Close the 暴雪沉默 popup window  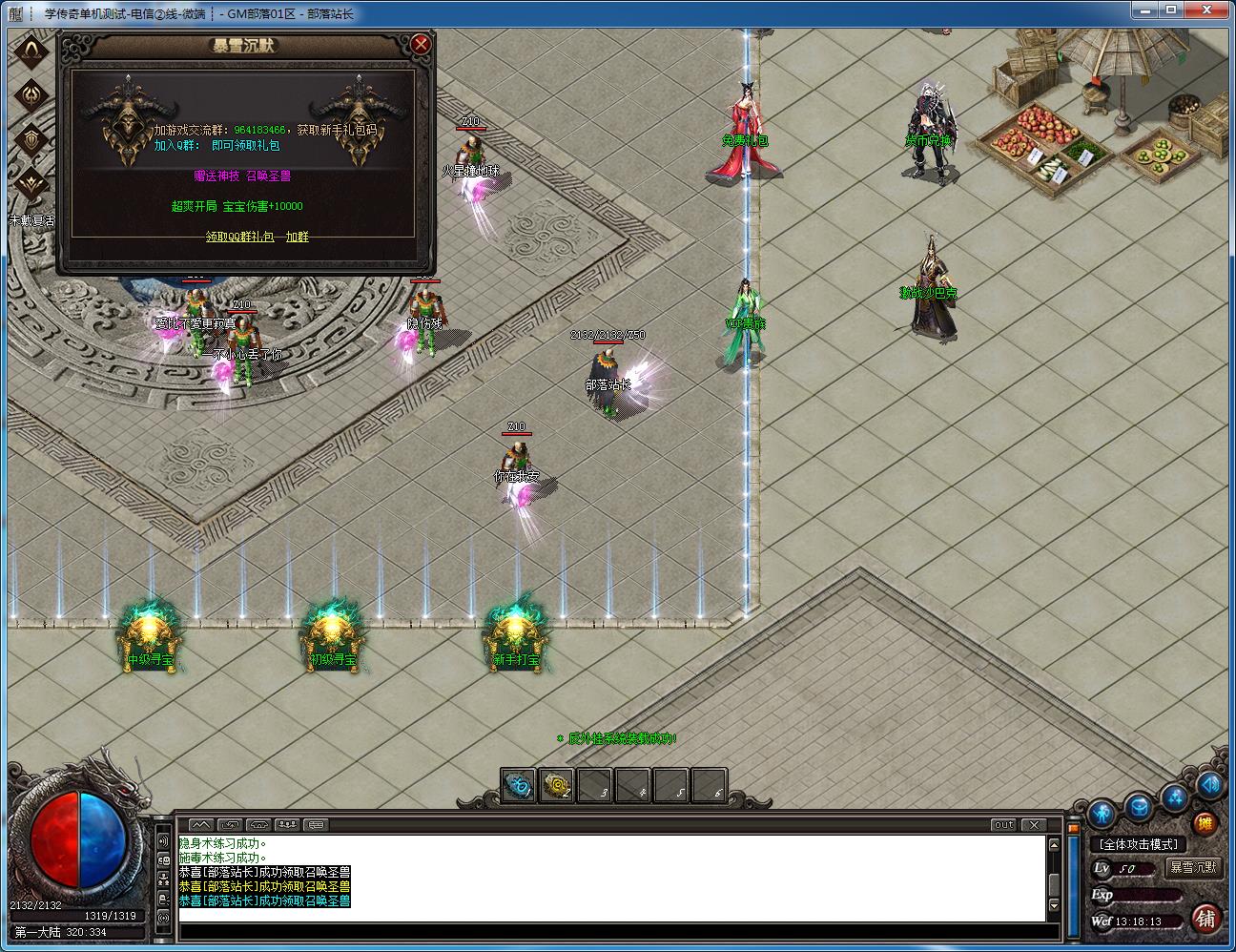click(x=421, y=45)
